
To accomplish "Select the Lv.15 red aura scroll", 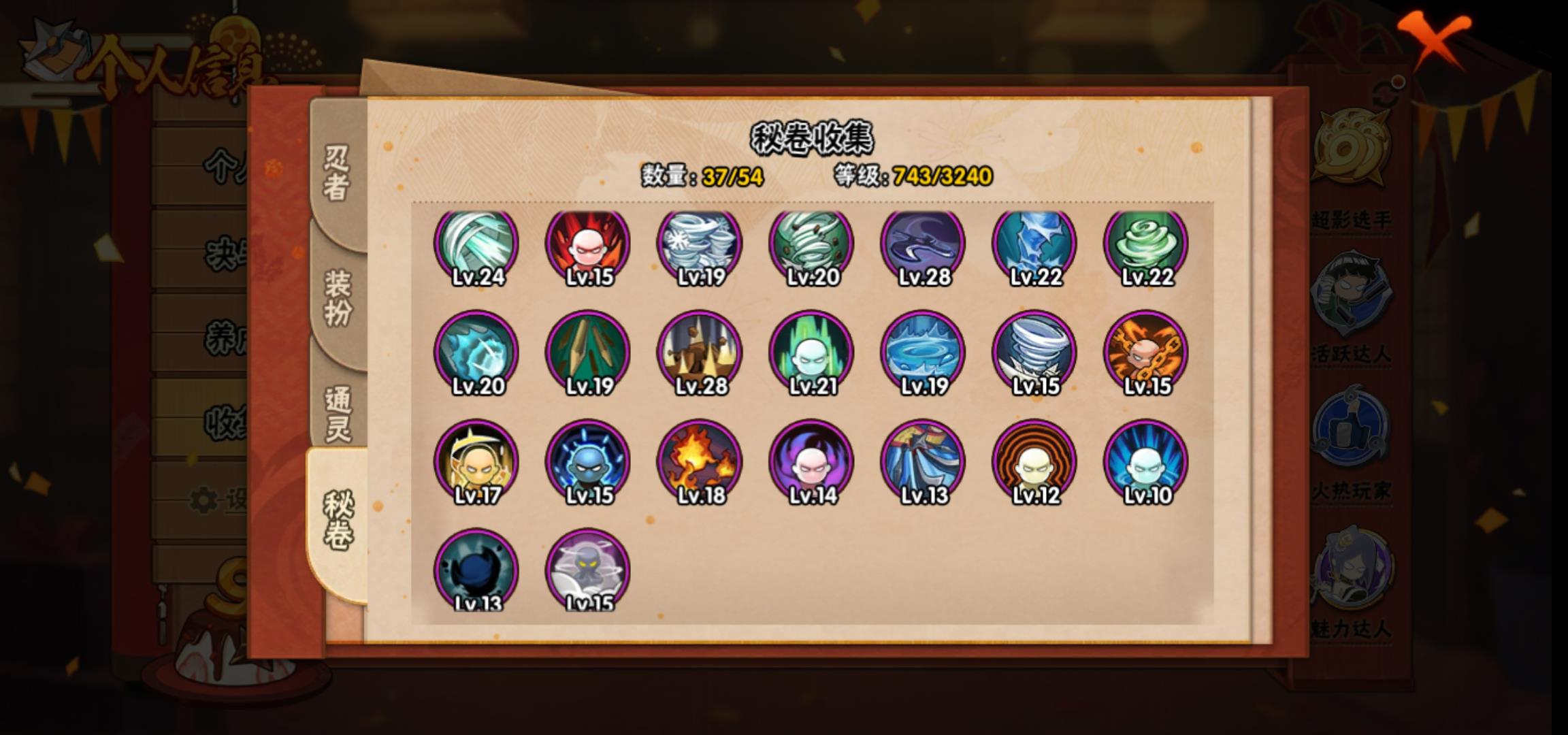I will pos(588,246).
